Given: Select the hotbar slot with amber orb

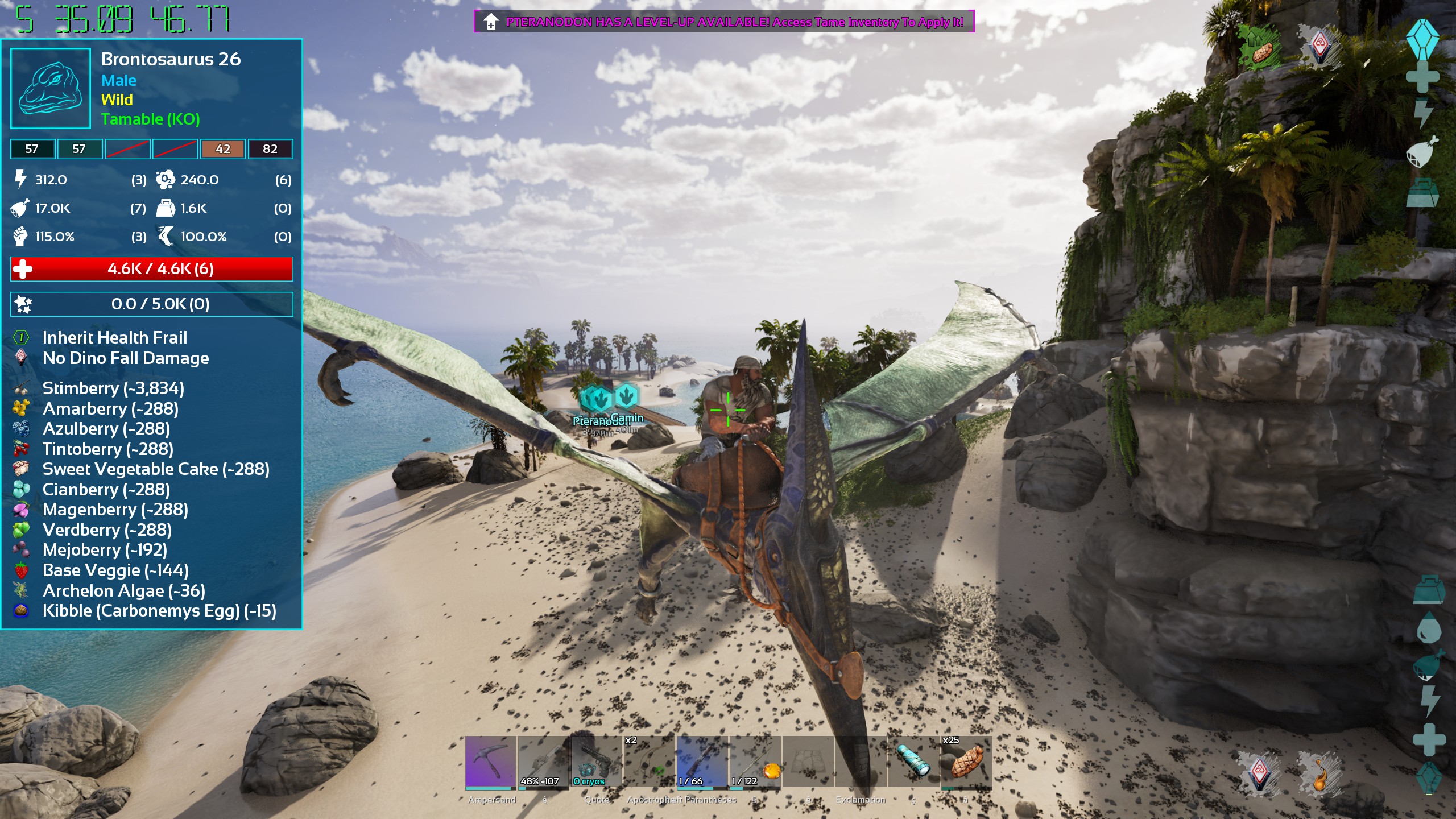Looking at the screenshot, I should (755, 762).
